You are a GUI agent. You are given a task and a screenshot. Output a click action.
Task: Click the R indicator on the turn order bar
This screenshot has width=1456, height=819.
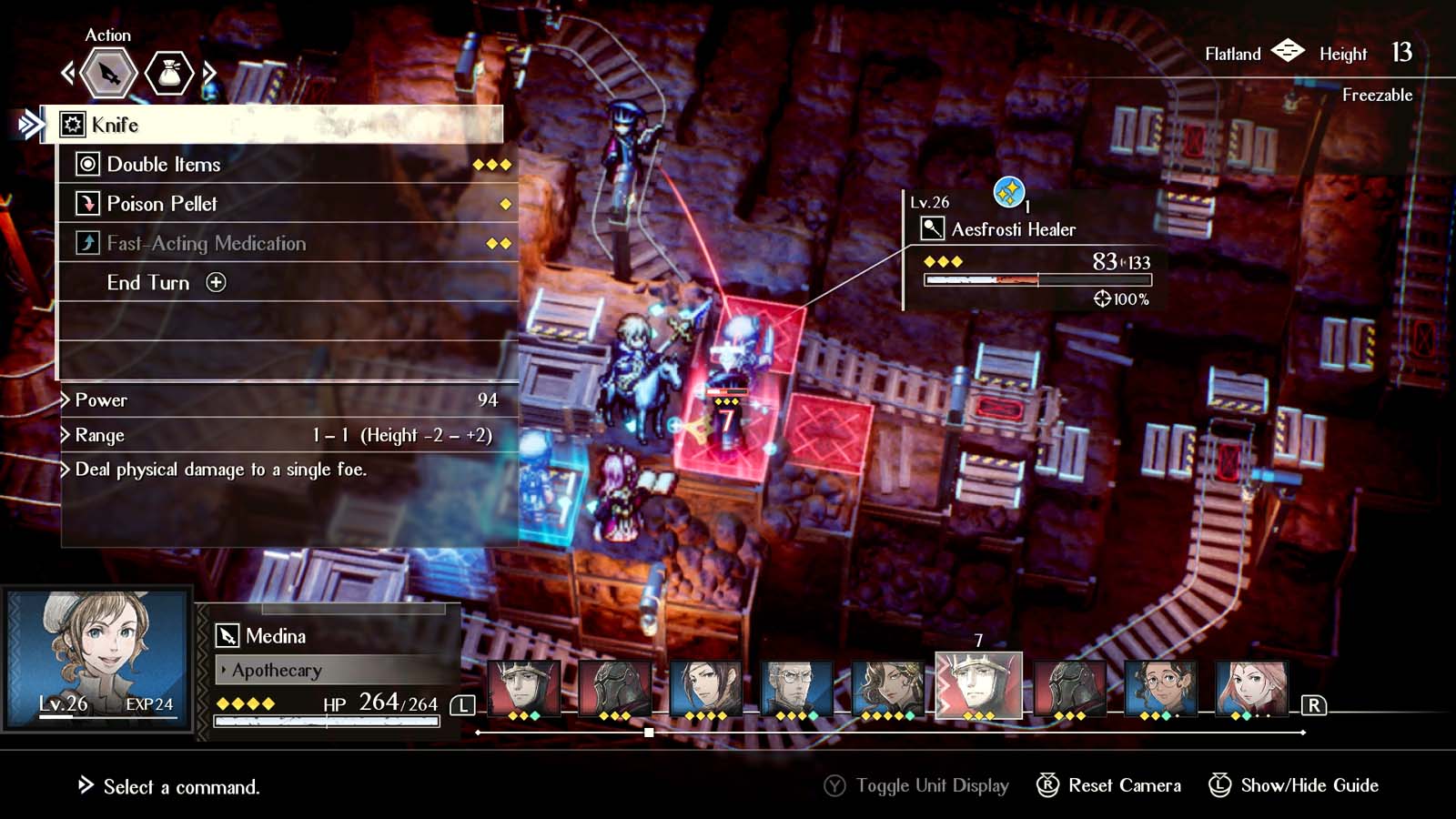1315,705
